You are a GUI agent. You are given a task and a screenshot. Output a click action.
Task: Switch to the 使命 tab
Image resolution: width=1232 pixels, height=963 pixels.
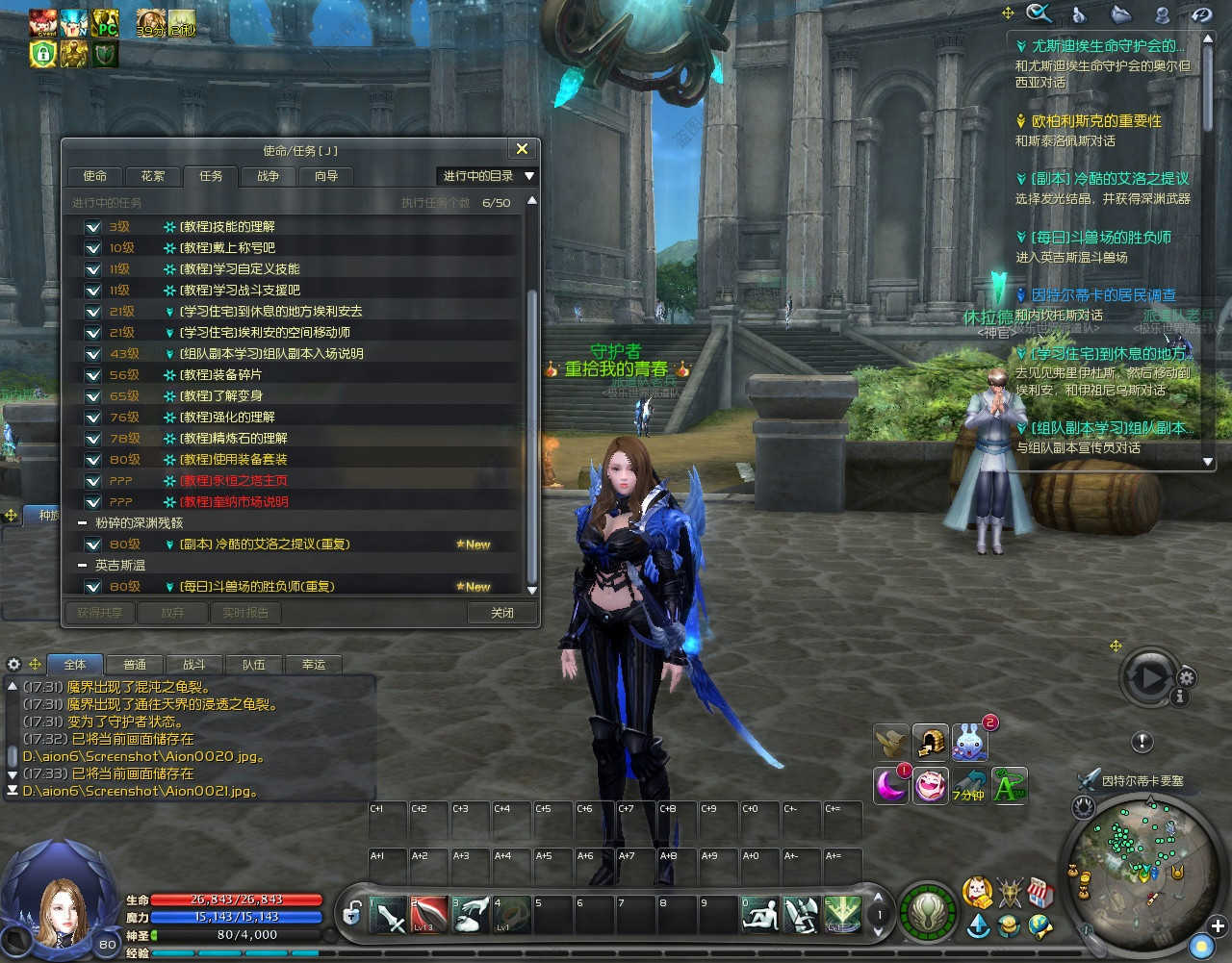point(94,176)
